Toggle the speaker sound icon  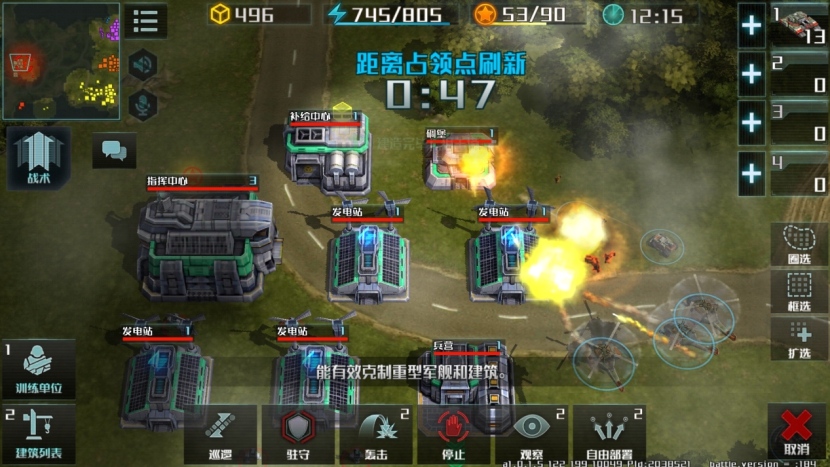[143, 65]
